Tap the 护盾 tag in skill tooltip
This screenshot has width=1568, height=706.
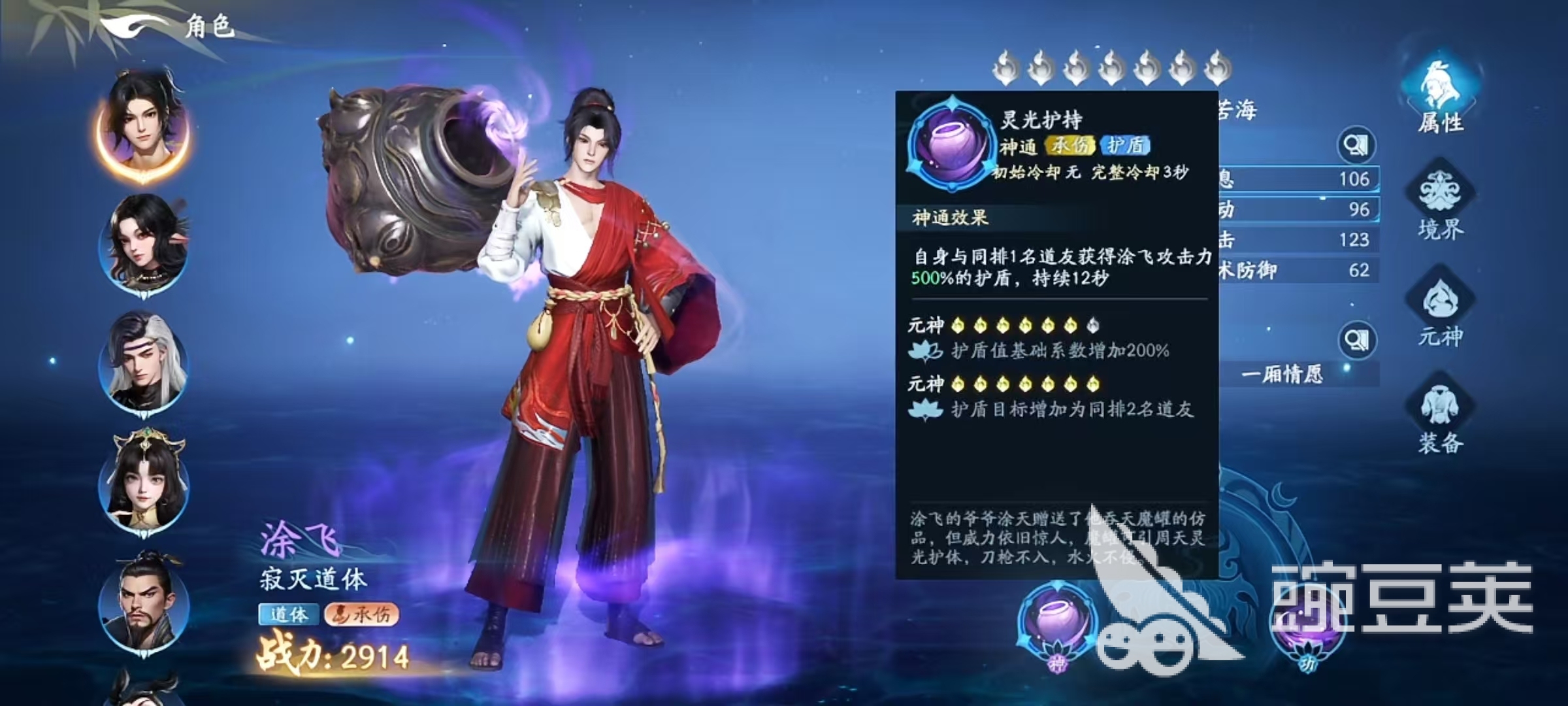click(1125, 145)
